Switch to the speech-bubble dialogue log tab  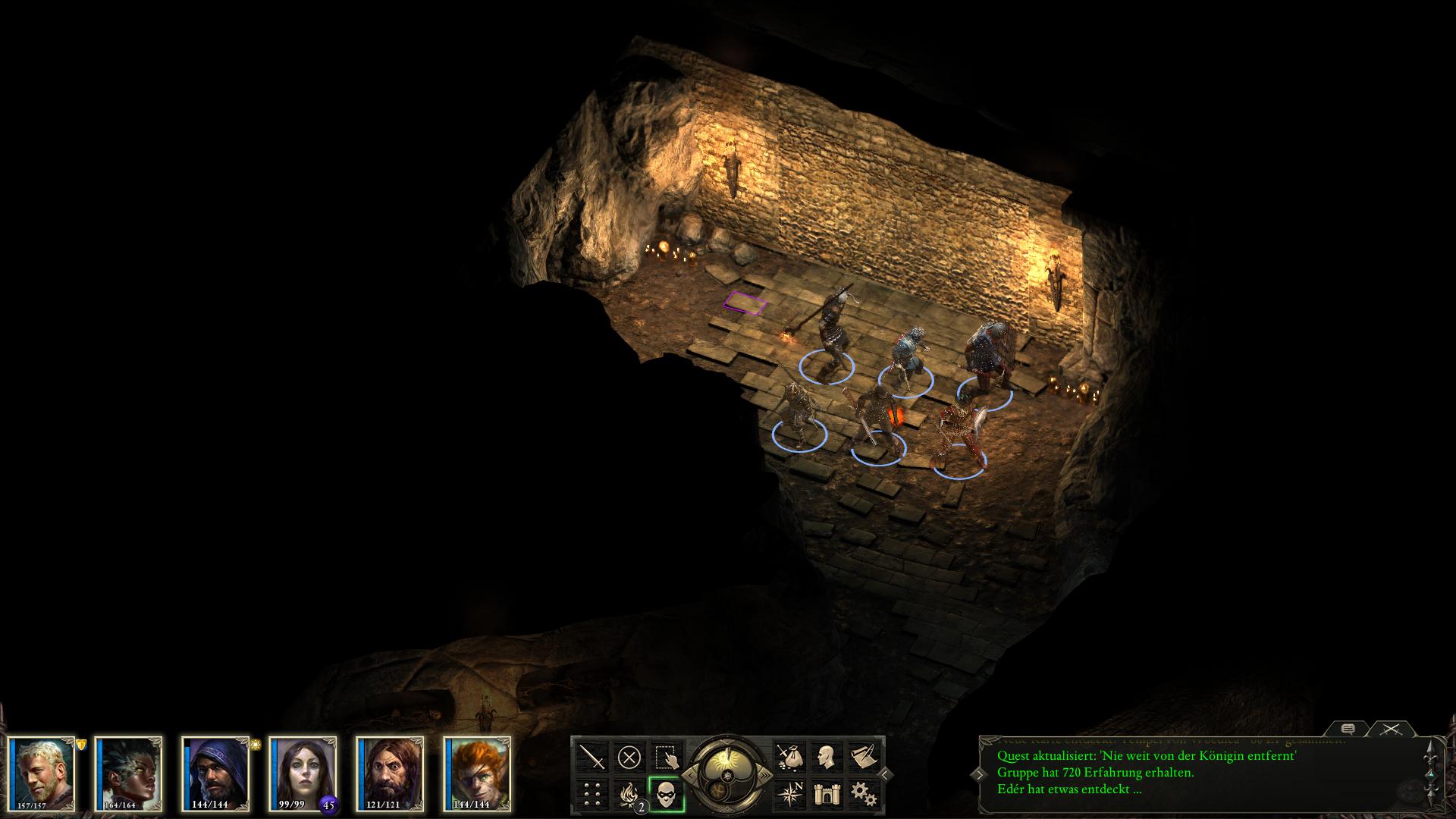pyautogui.click(x=1348, y=730)
